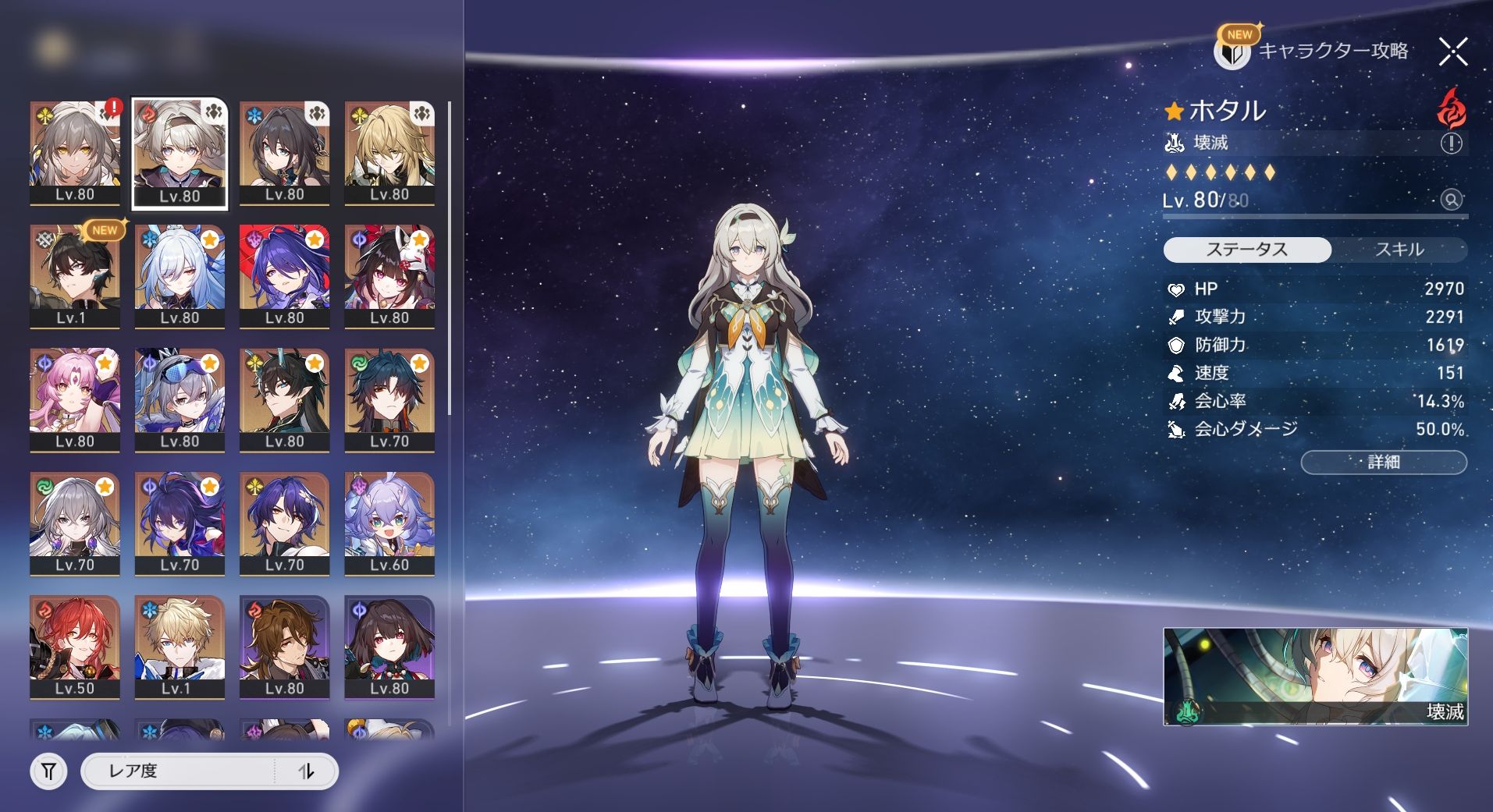Open the character filter funnel
The height and width of the screenshot is (812, 1493).
(x=48, y=771)
